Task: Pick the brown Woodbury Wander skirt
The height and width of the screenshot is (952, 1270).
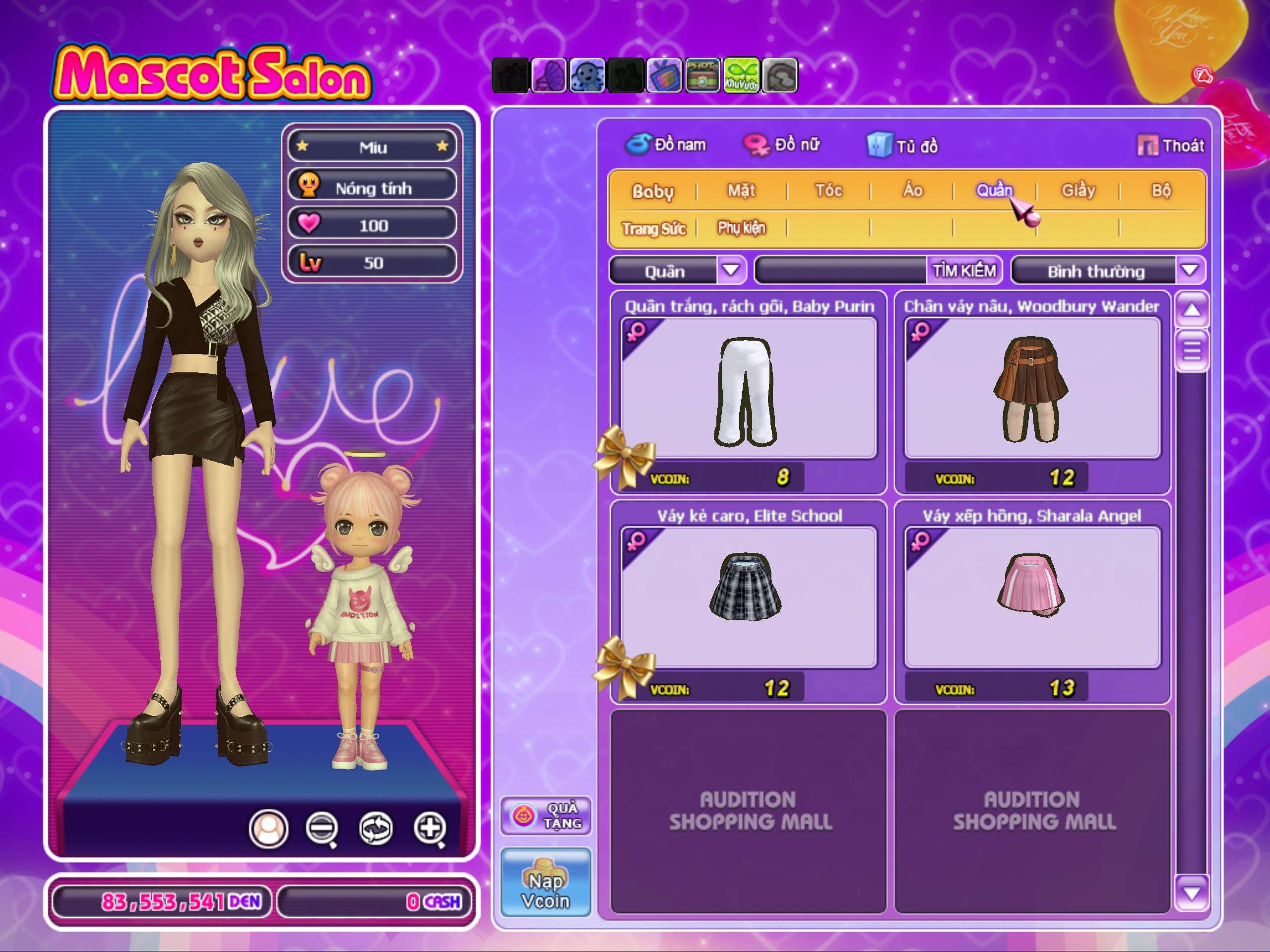Action: tap(1032, 390)
